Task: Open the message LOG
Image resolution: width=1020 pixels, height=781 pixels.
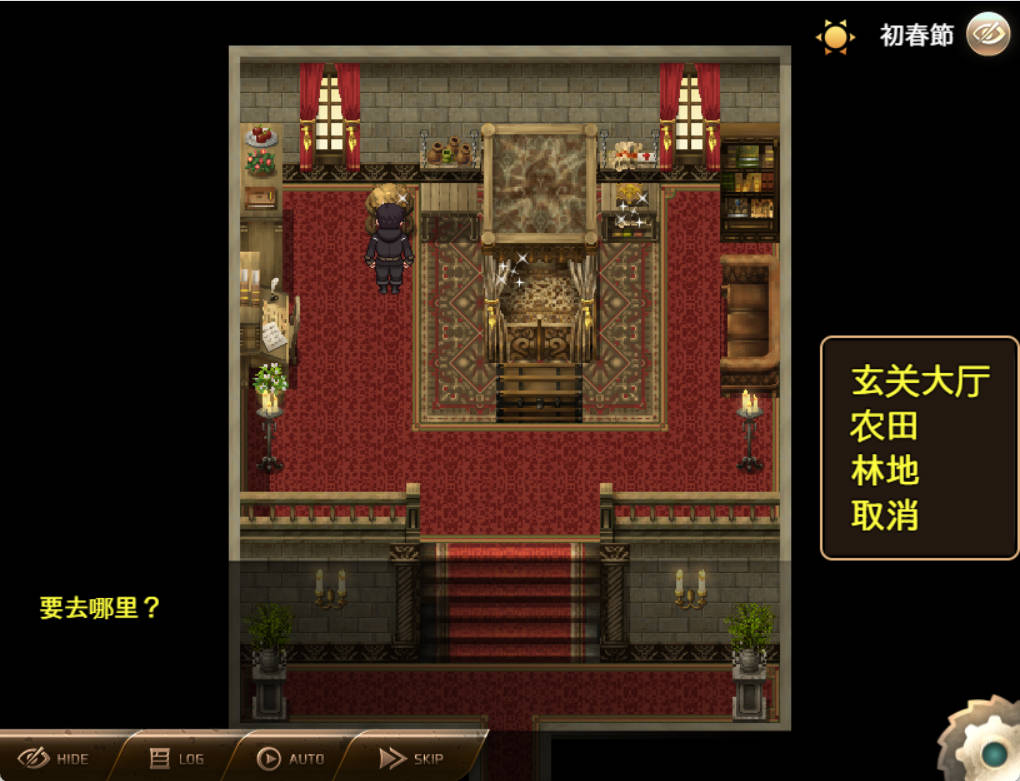Action: (x=177, y=758)
